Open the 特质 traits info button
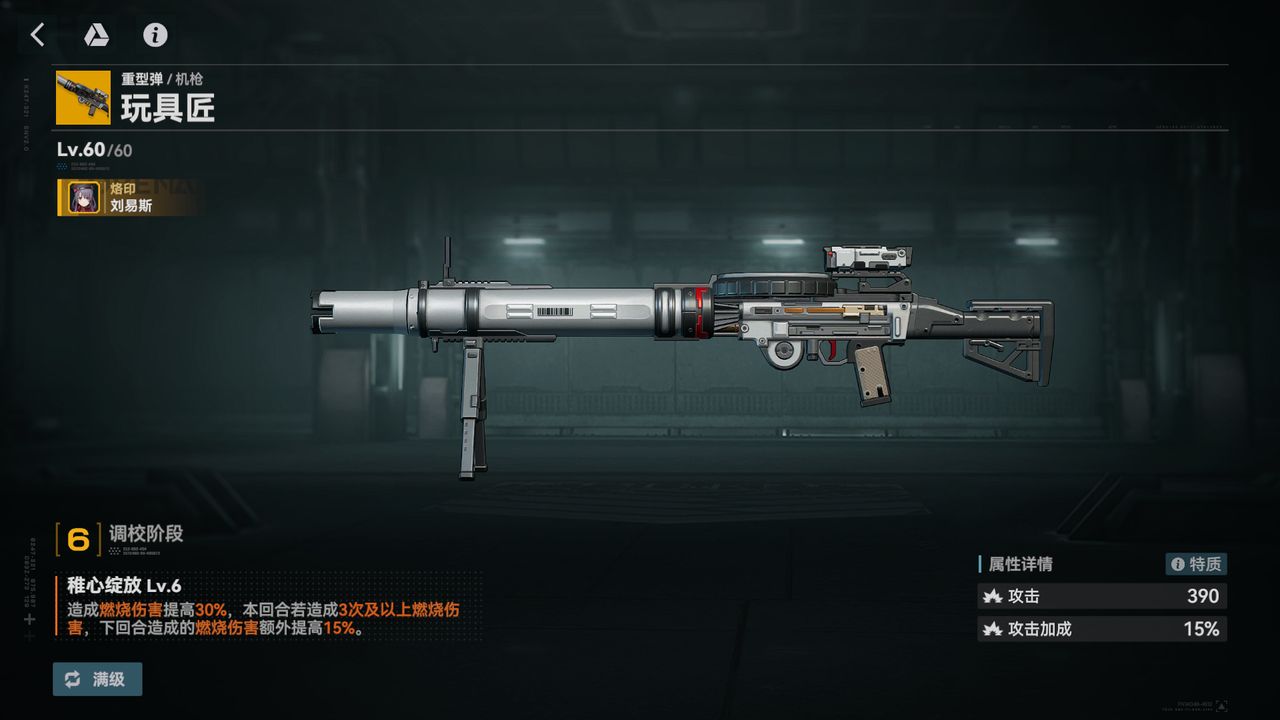The width and height of the screenshot is (1280, 720). point(1196,564)
